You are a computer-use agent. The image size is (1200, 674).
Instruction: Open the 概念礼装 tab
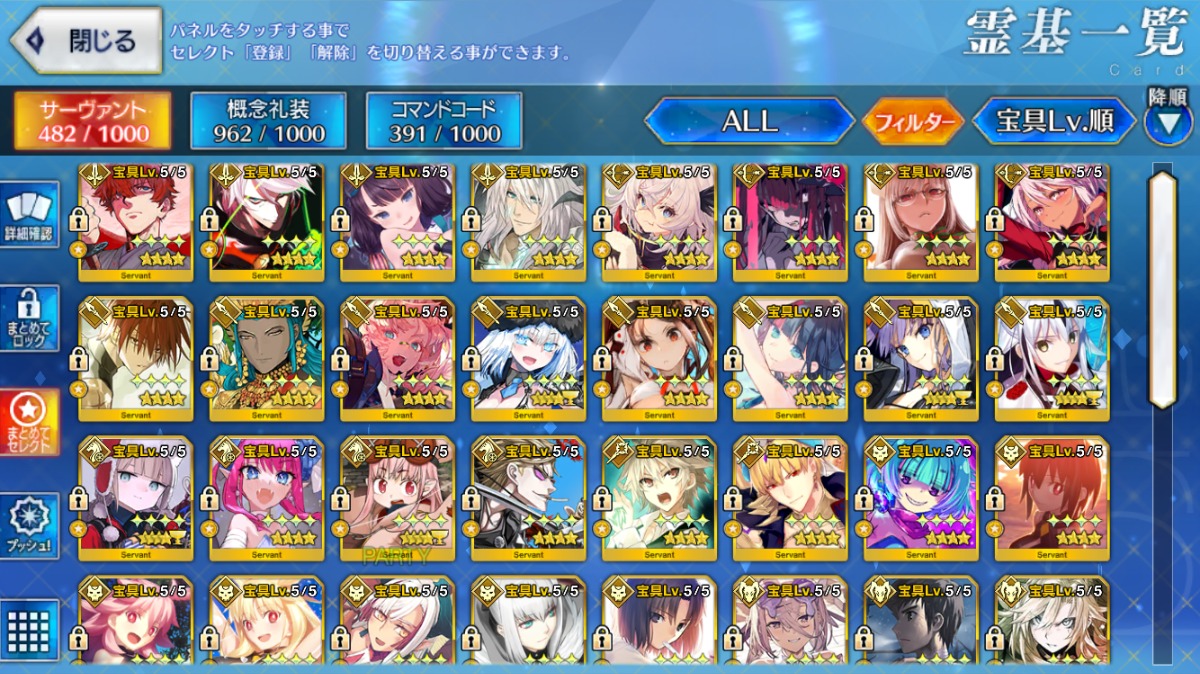pos(268,122)
